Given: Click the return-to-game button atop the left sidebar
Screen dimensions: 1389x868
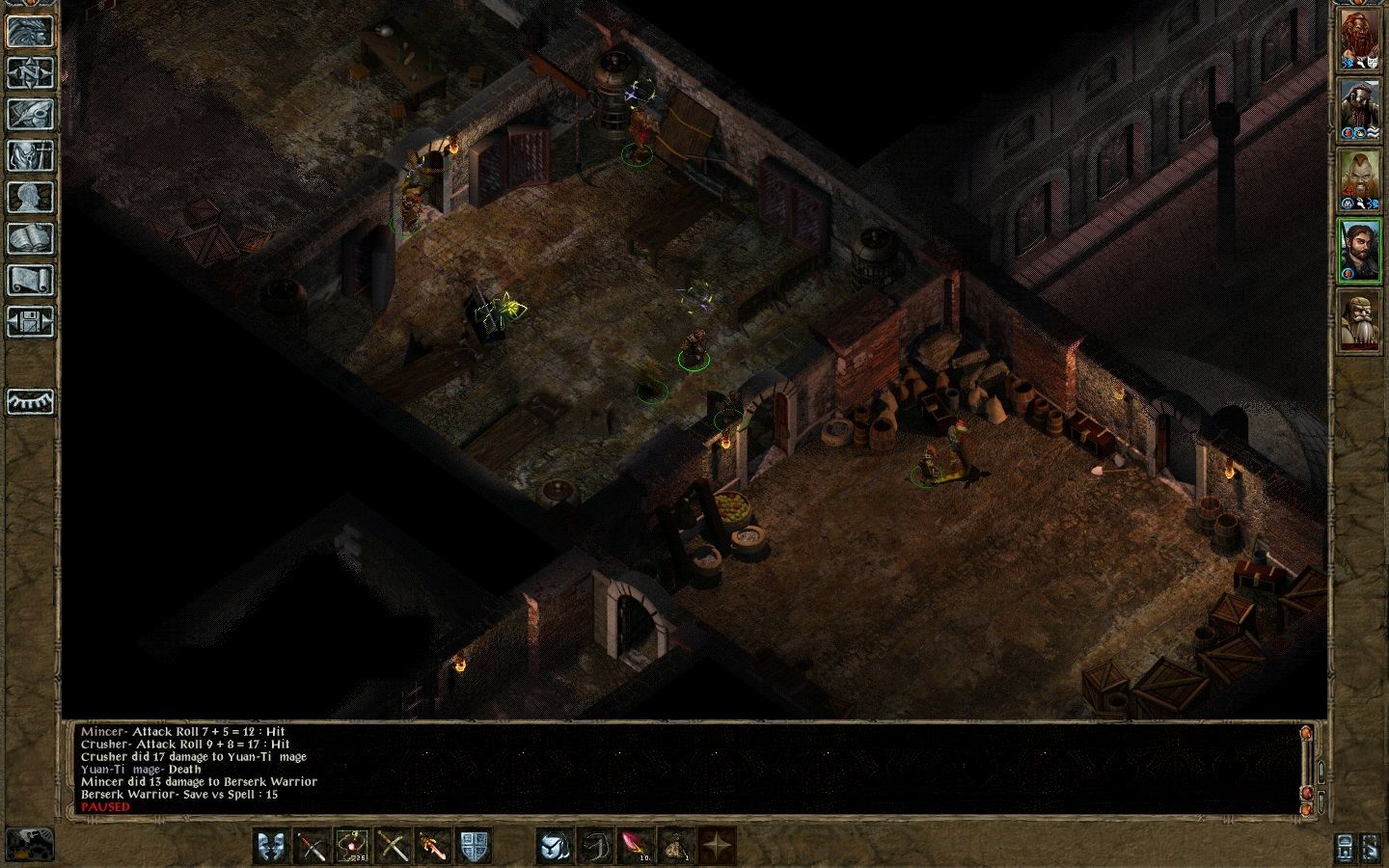Looking at the screenshot, I should click(x=30, y=31).
